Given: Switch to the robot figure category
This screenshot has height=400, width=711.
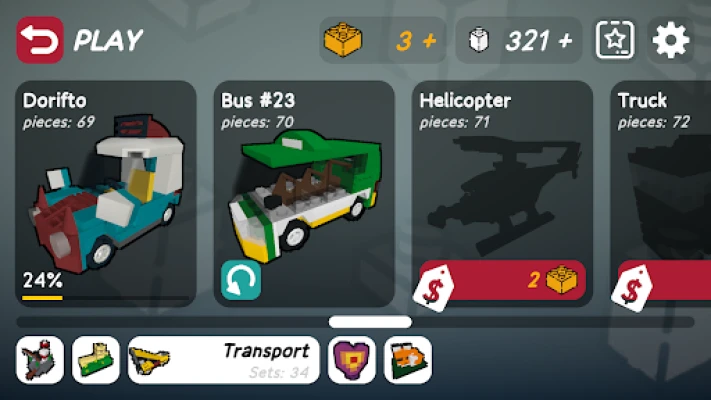Looking at the screenshot, I should point(40,360).
